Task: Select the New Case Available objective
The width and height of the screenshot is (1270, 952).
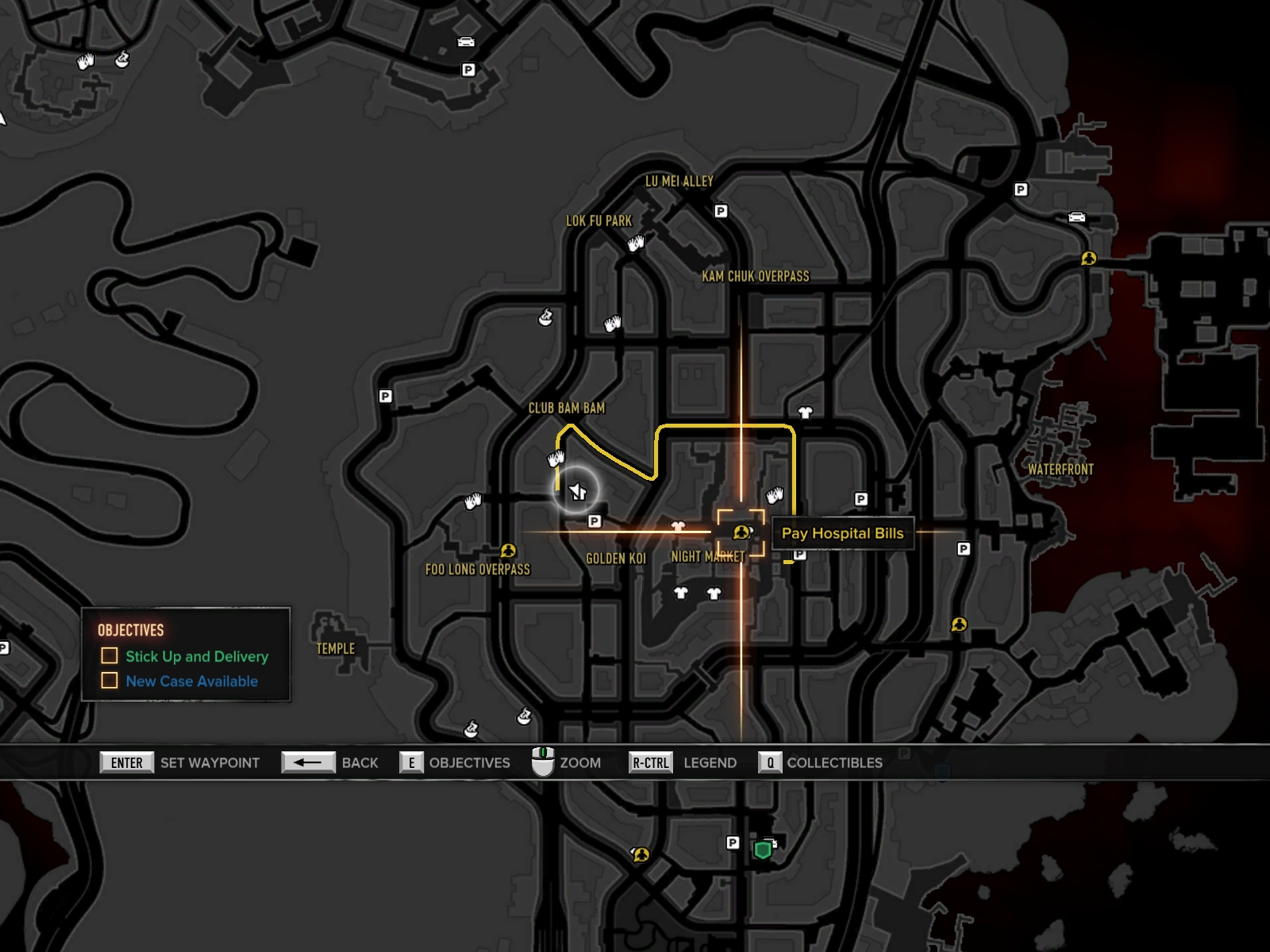Action: pos(191,681)
